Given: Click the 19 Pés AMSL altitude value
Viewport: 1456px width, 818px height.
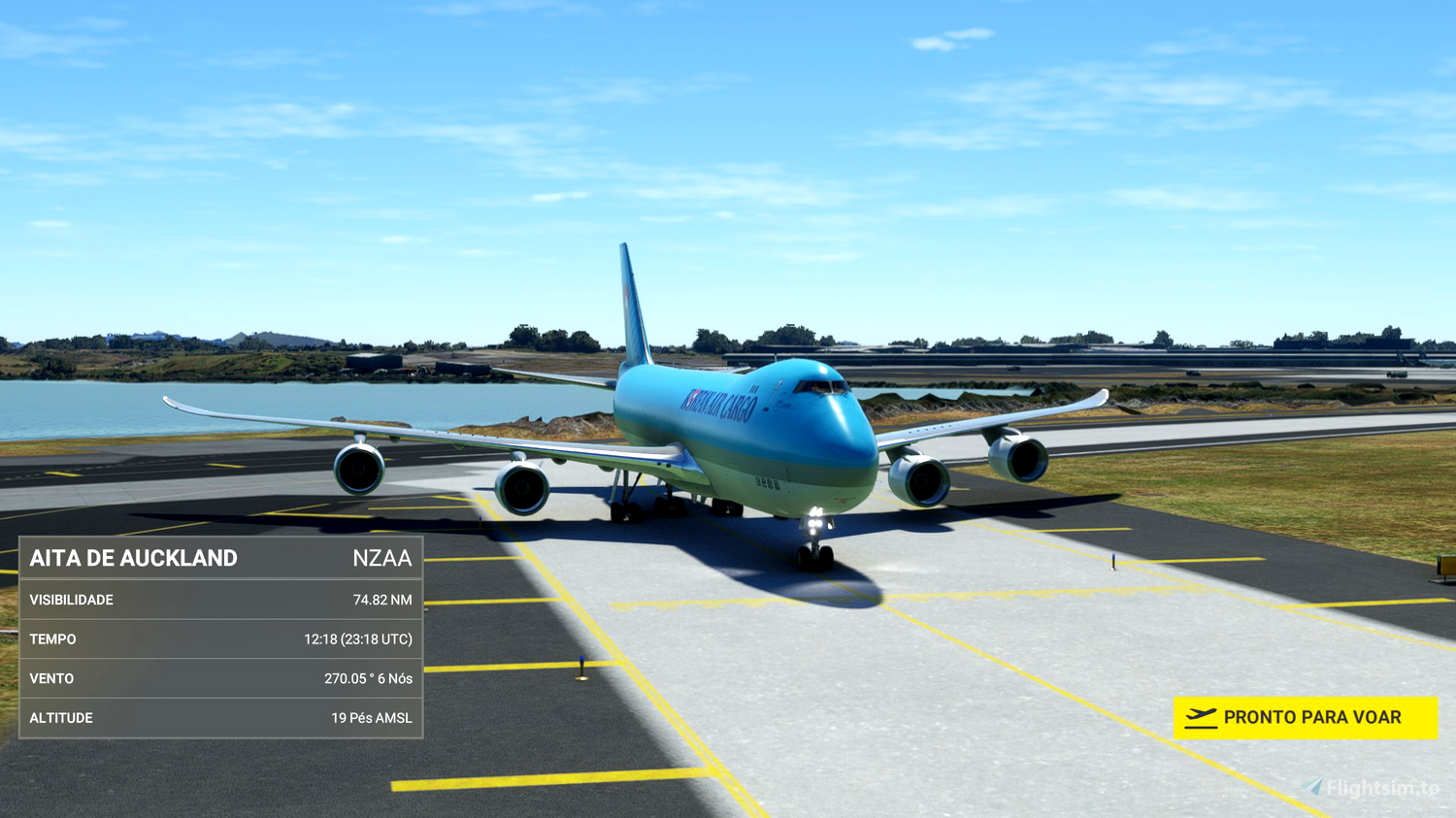Looking at the screenshot, I should 372,718.
